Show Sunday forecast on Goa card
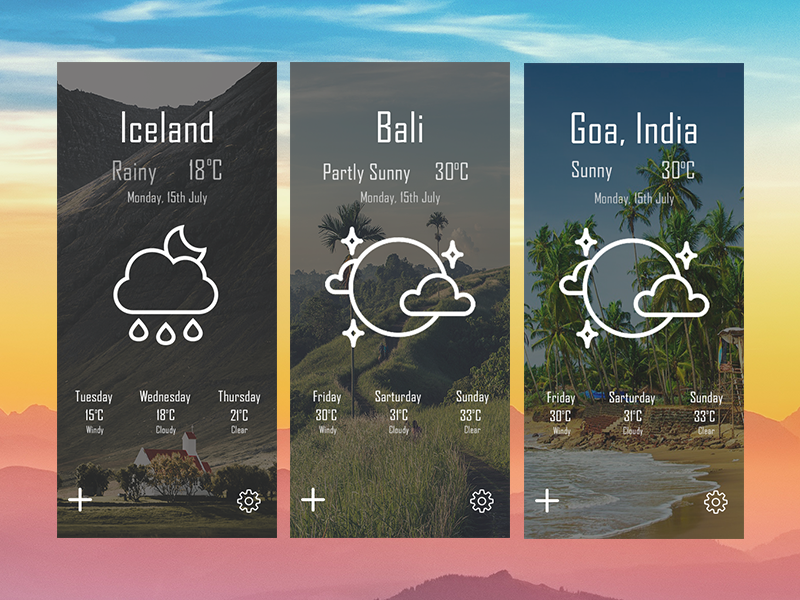 (x=706, y=412)
